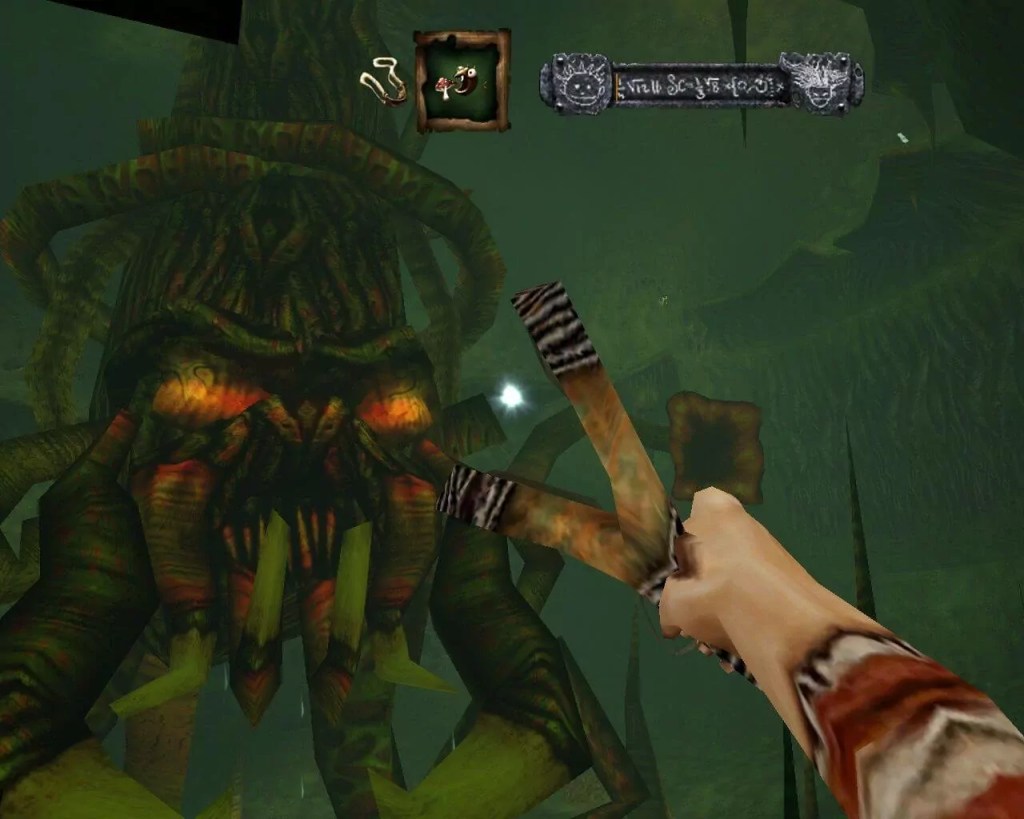This screenshot has height=819, width=1024.
Task: Click the wild-haired face stone carving
Action: (819, 84)
